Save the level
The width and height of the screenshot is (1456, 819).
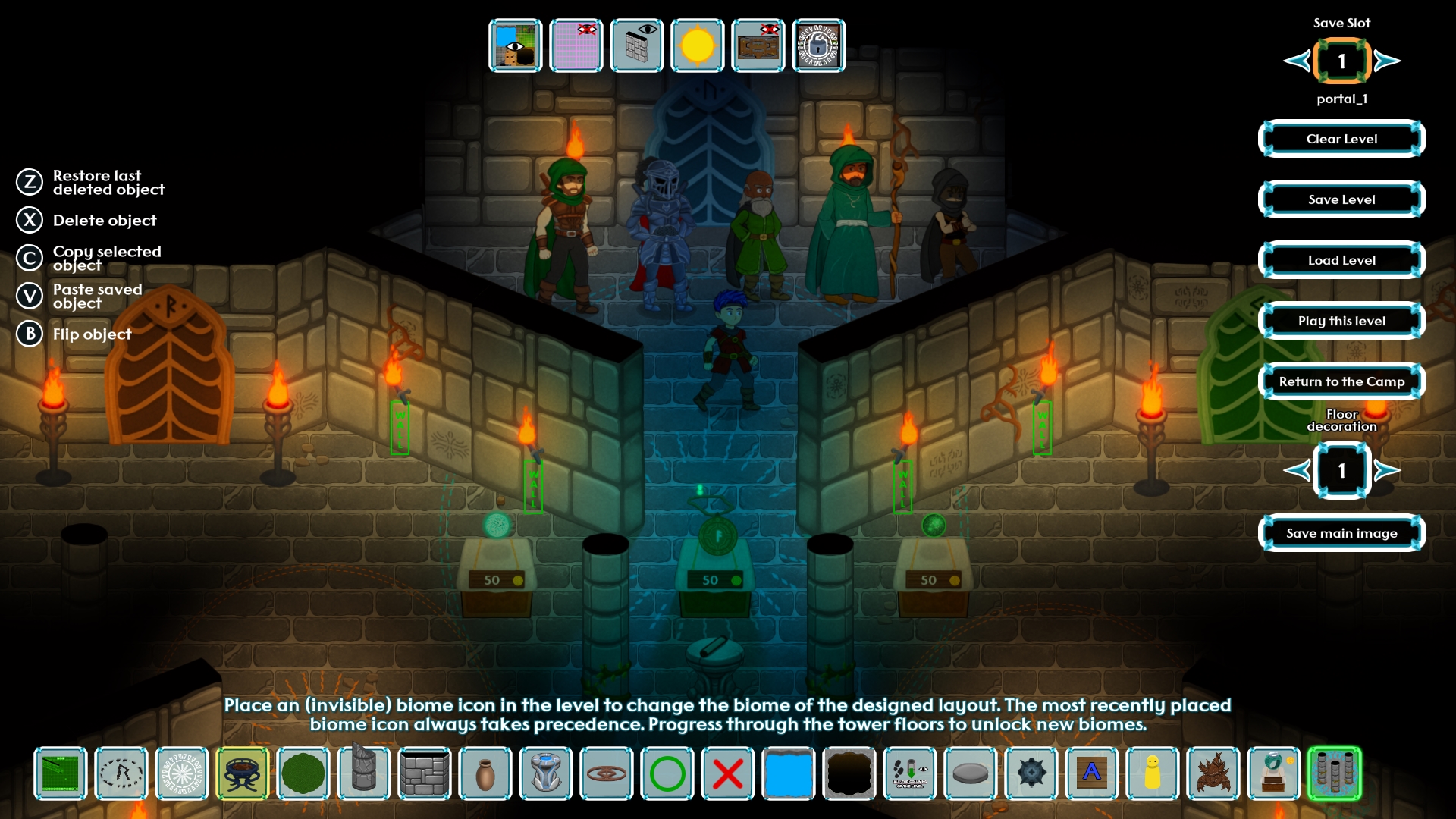click(1341, 199)
